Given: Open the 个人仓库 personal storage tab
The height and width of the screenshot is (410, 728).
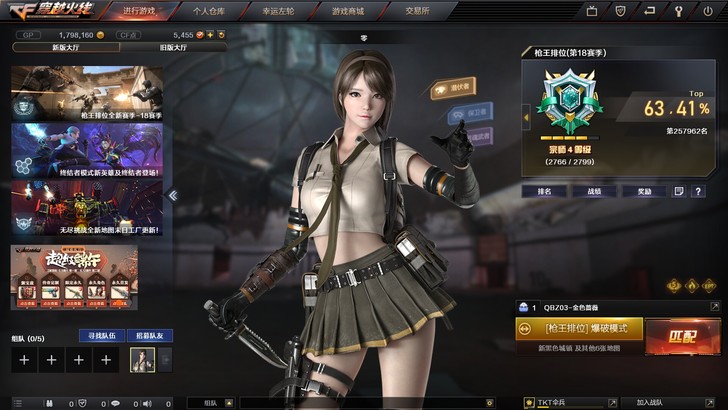Looking at the screenshot, I should pyautogui.click(x=208, y=10).
